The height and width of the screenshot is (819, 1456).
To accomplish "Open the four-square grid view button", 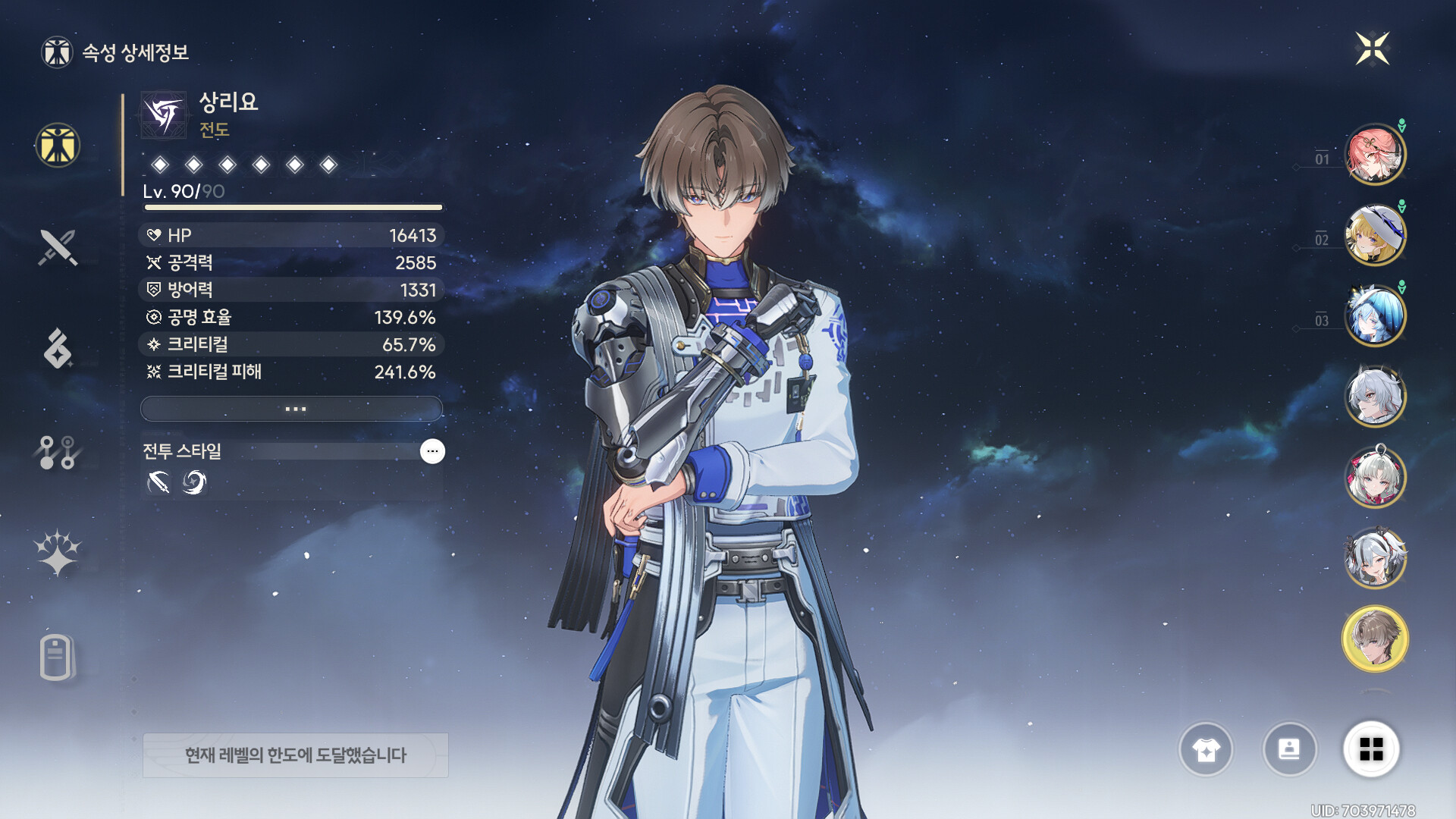I will (1371, 749).
